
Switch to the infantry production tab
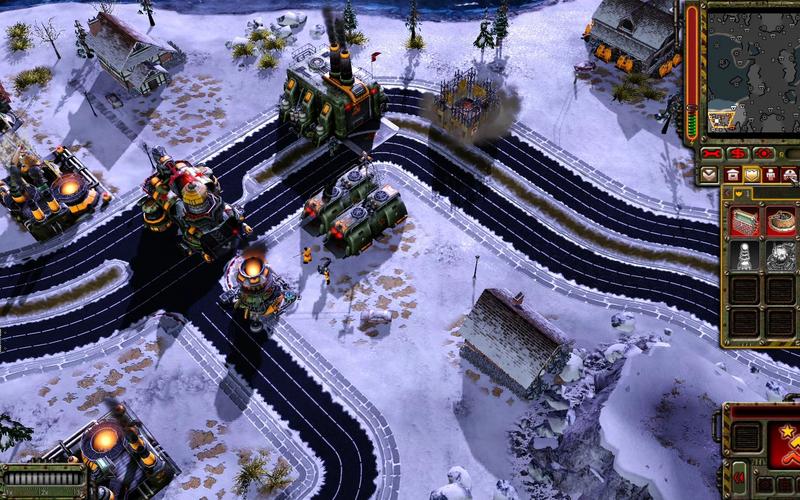click(x=771, y=175)
